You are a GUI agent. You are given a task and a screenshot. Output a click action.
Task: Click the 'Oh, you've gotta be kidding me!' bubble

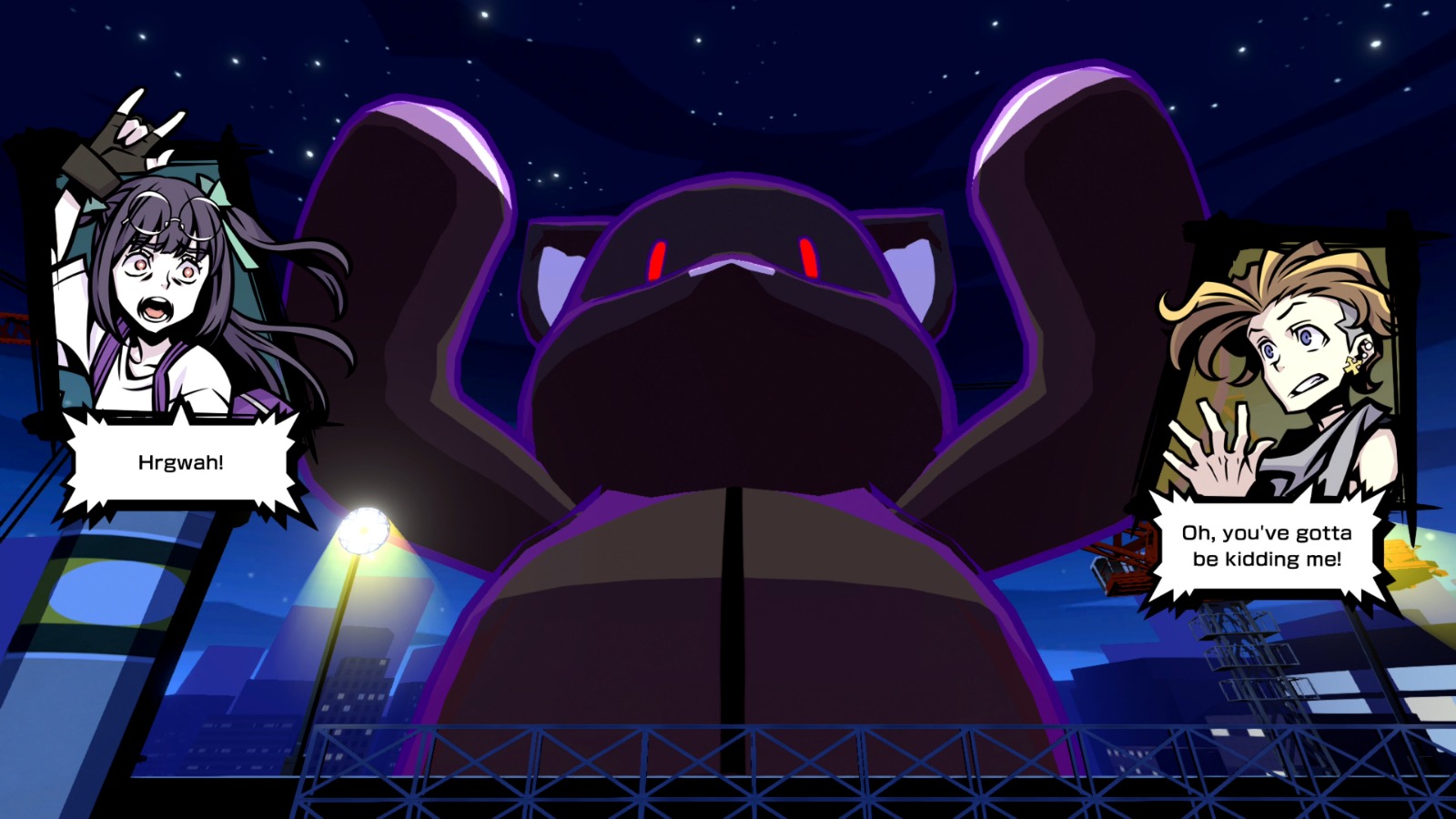(1267, 546)
